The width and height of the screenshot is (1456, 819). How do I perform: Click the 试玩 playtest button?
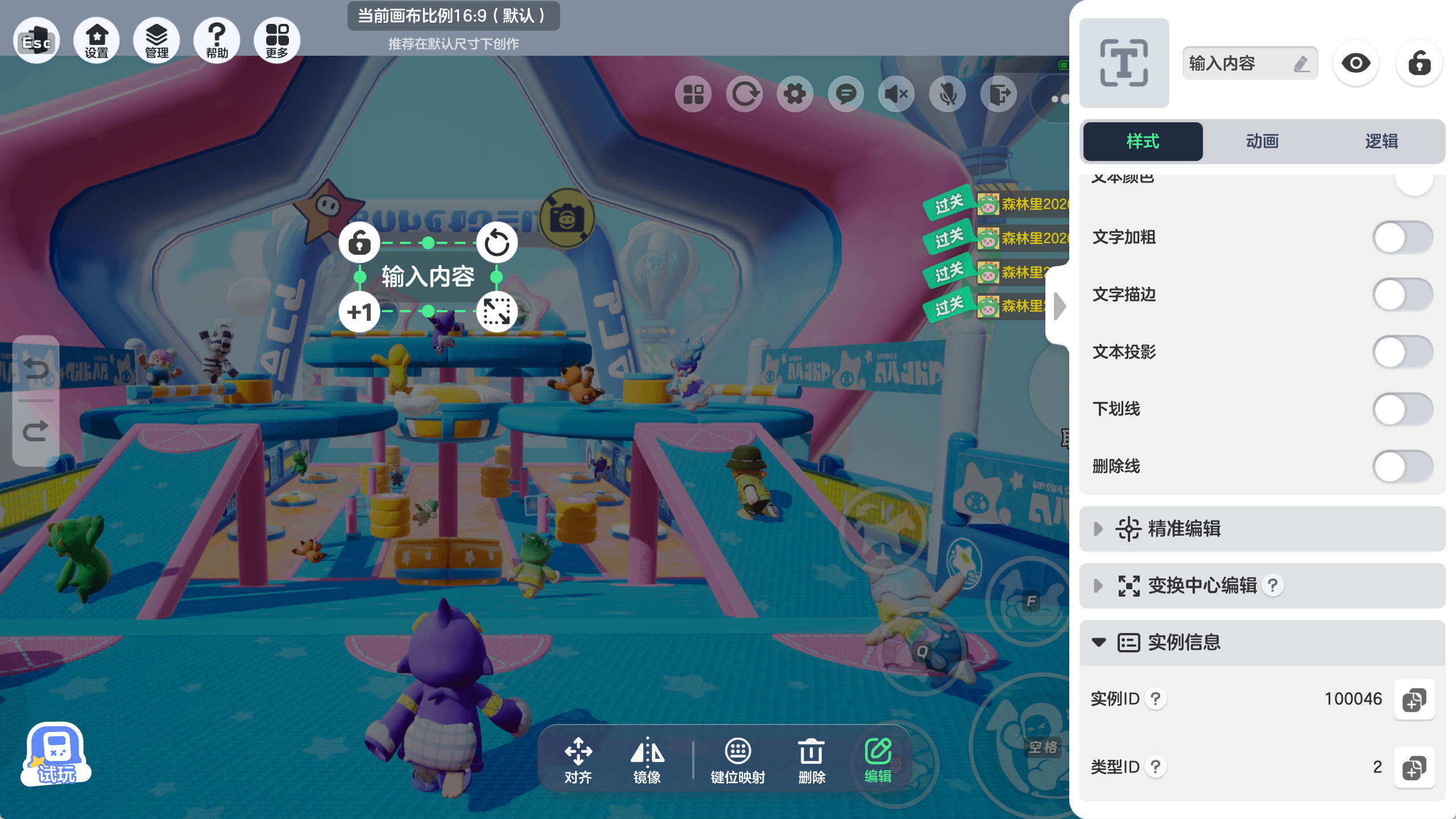56,754
